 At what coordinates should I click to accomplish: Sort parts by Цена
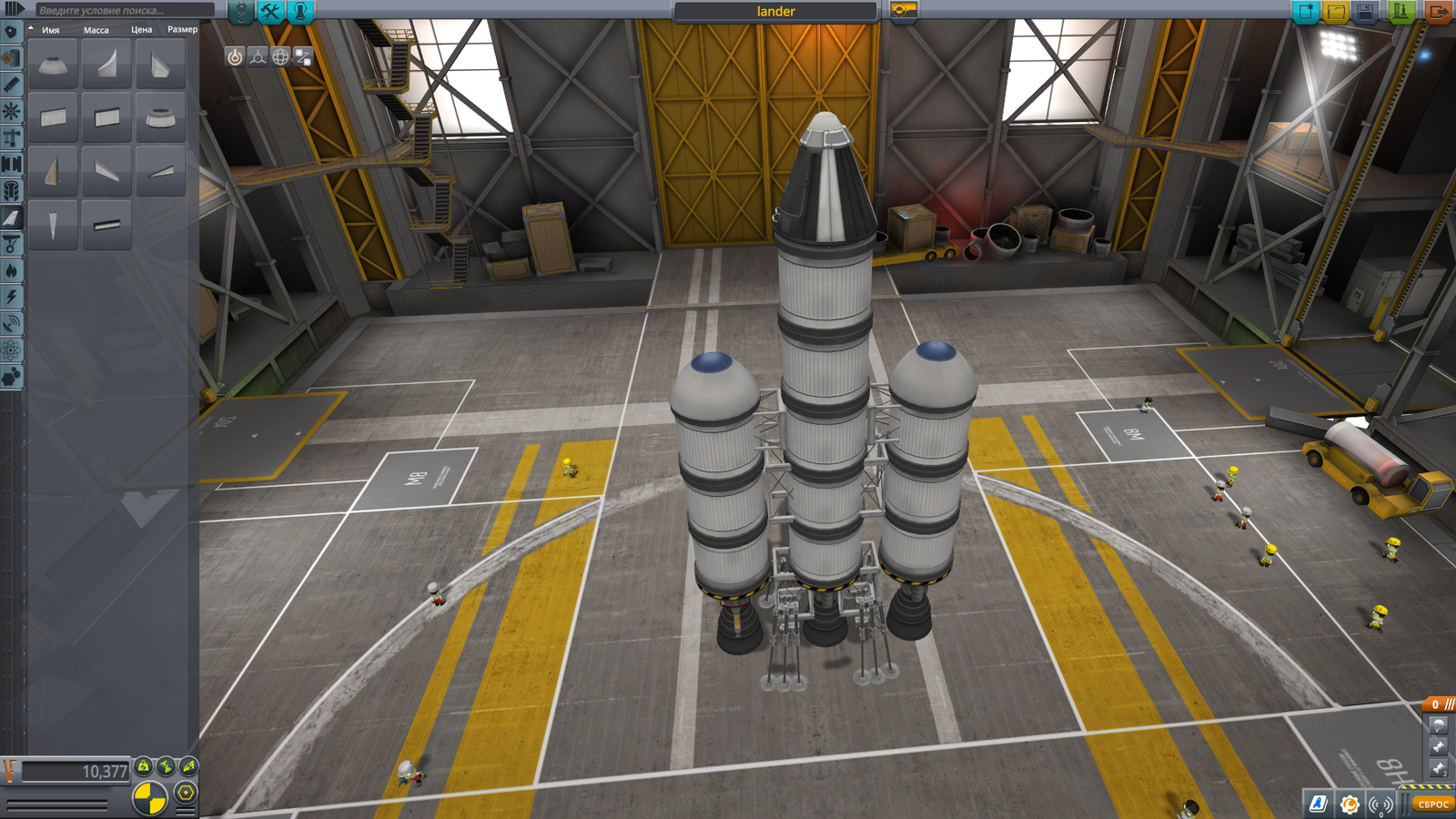(x=141, y=30)
